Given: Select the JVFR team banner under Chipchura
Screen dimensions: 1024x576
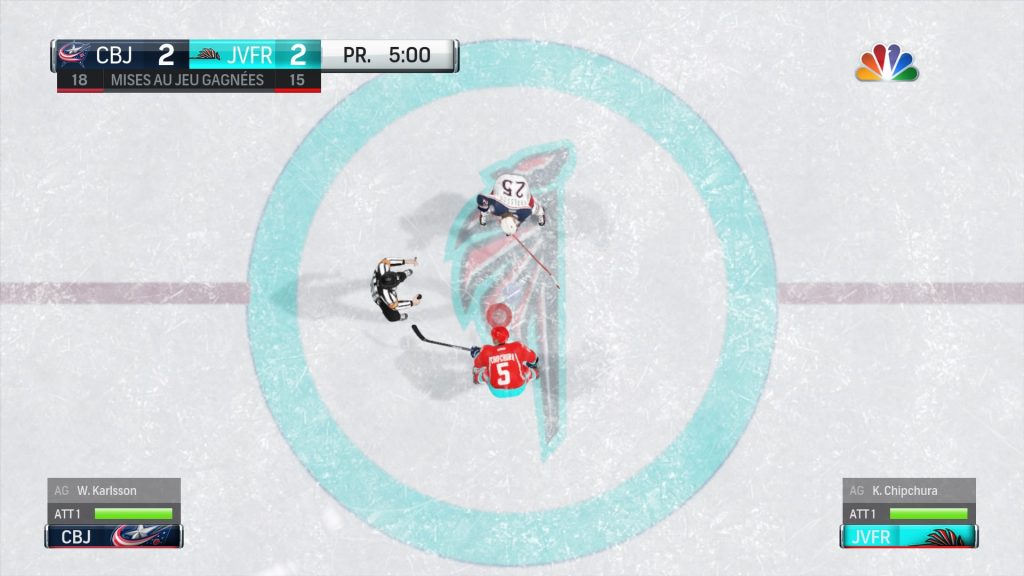Looking at the screenshot, I should (x=908, y=536).
